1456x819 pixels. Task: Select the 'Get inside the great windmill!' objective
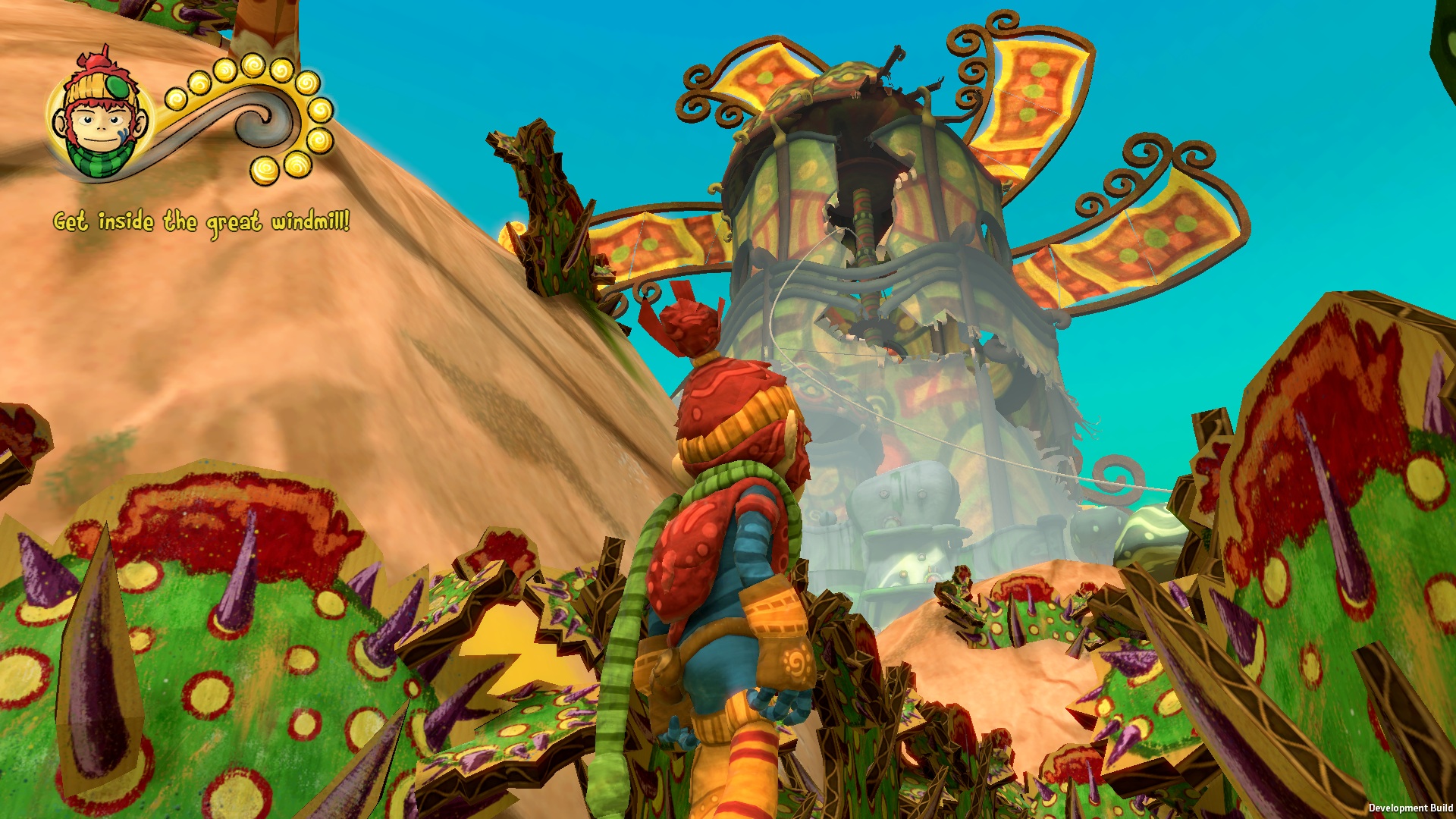click(202, 222)
